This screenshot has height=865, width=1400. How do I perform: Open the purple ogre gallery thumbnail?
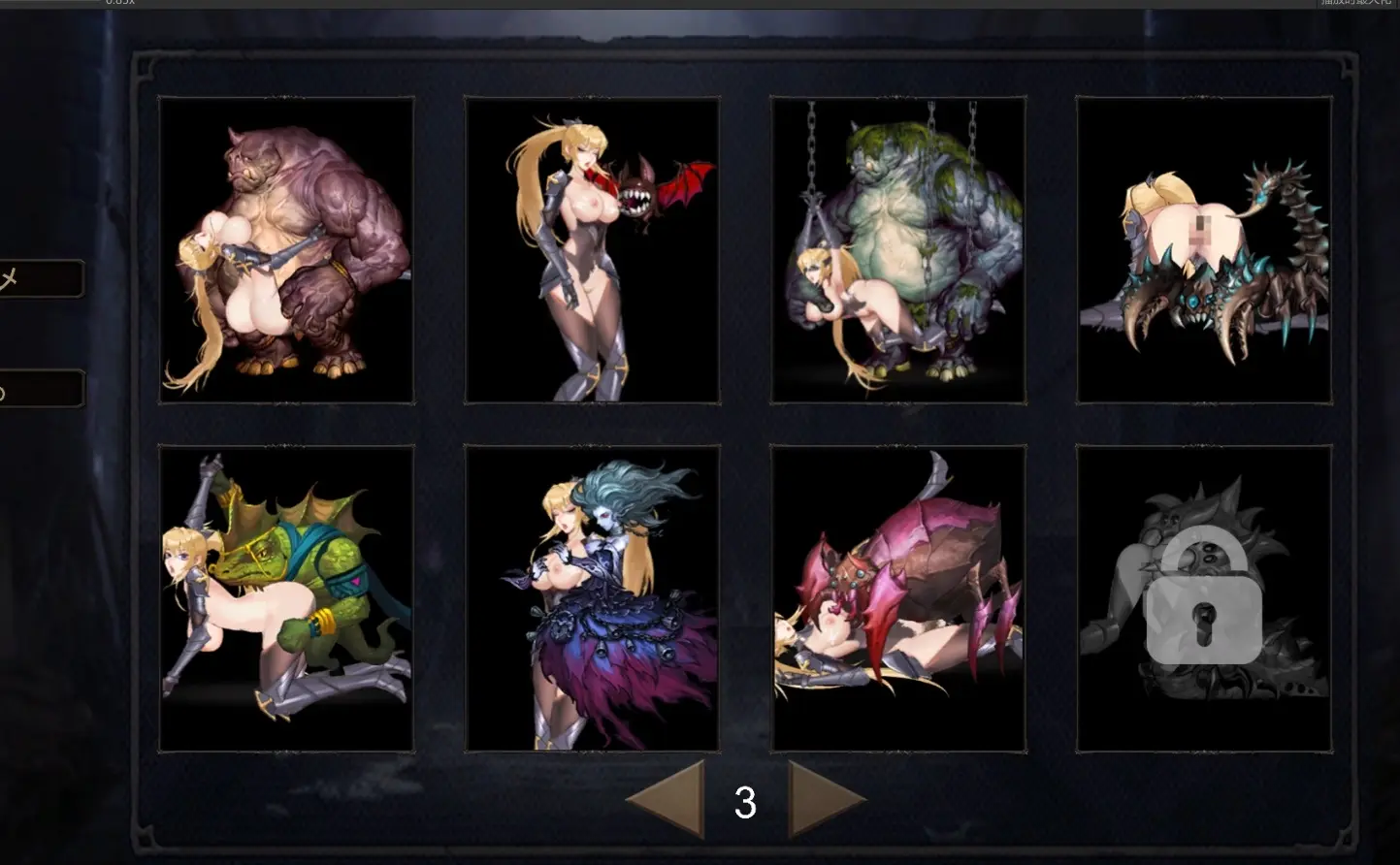pyautogui.click(x=286, y=249)
